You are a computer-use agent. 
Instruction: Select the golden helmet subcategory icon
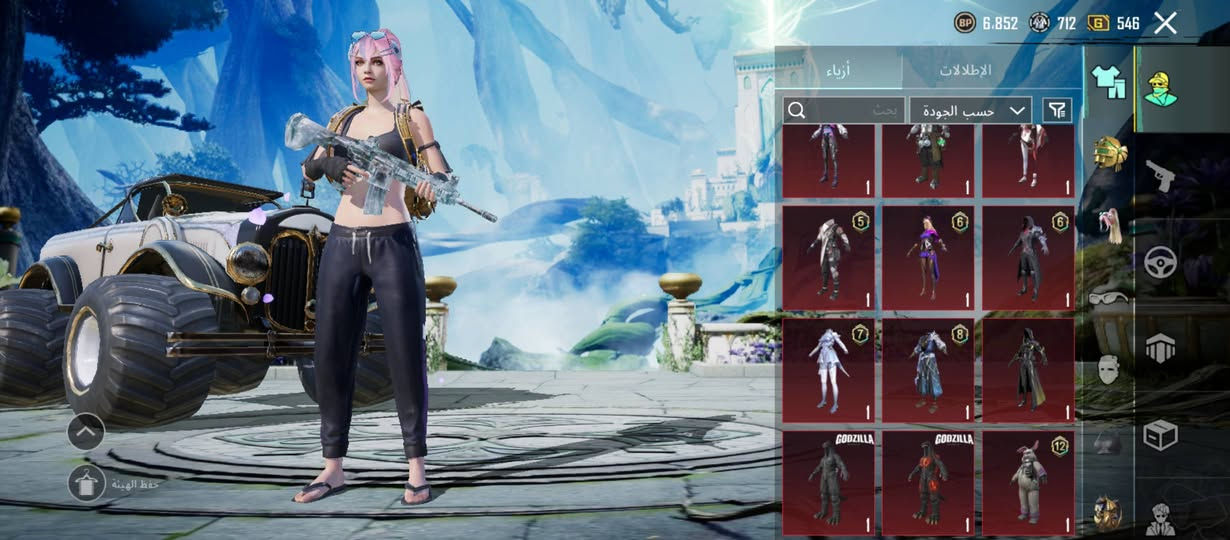click(x=1107, y=153)
